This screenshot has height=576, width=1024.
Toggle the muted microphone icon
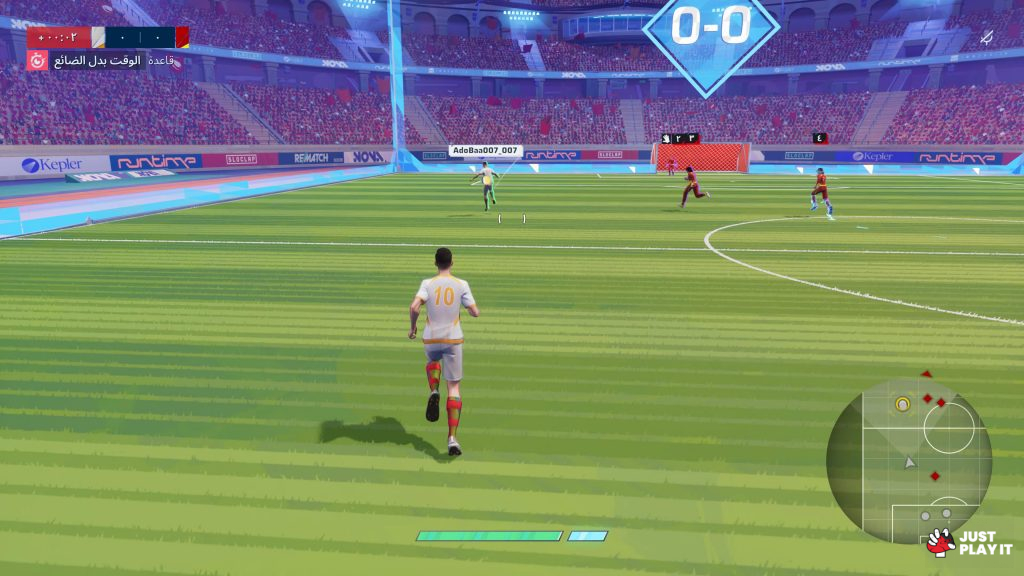986,38
